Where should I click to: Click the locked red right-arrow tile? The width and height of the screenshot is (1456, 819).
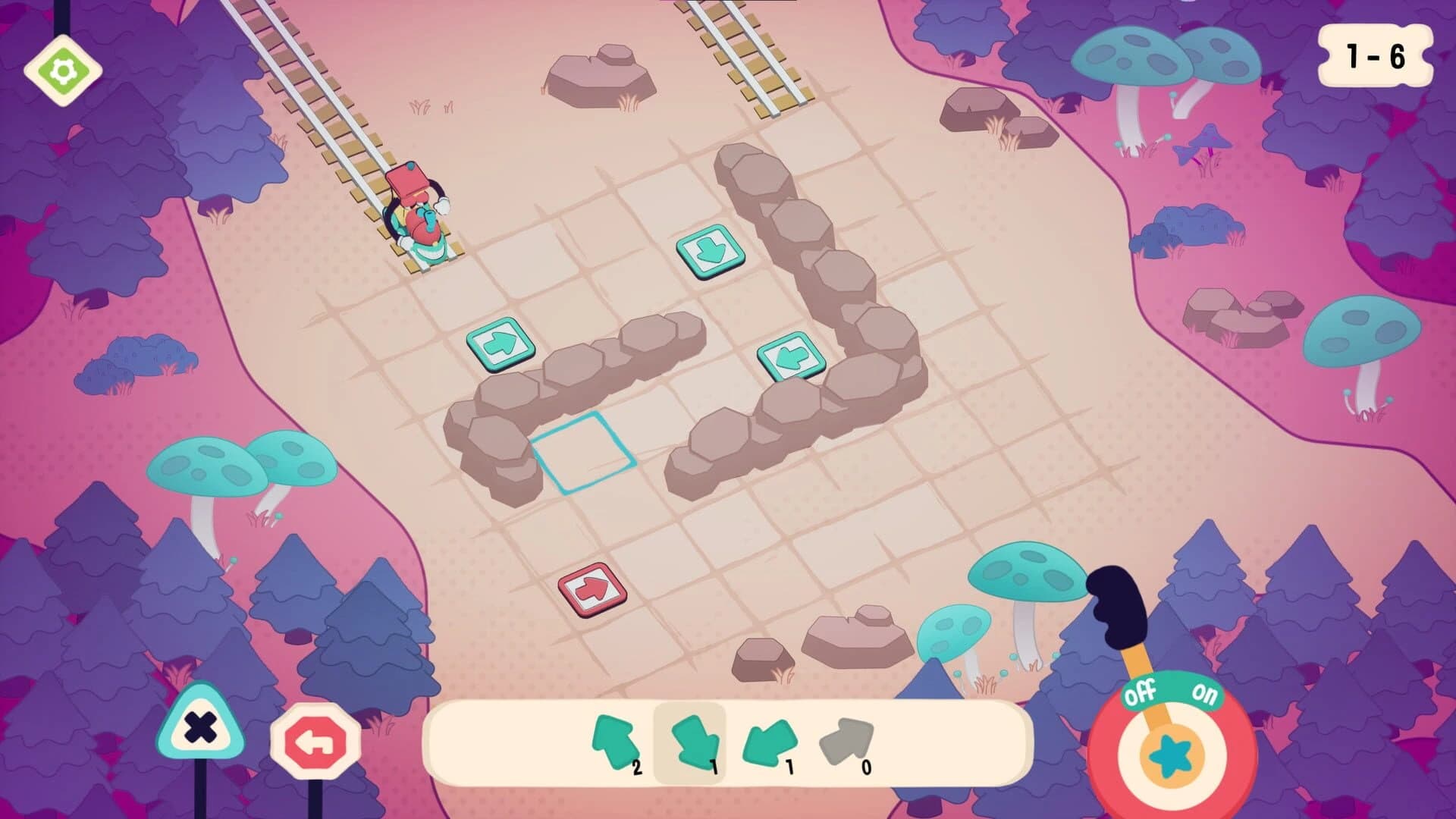[x=593, y=588]
